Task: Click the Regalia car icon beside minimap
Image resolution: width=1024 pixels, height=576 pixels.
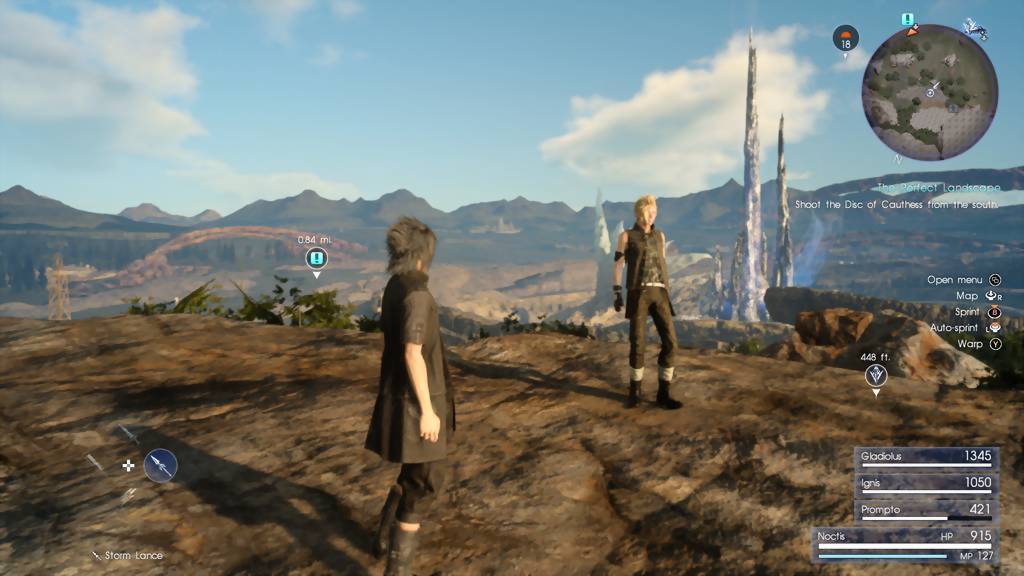Action: 973,30
